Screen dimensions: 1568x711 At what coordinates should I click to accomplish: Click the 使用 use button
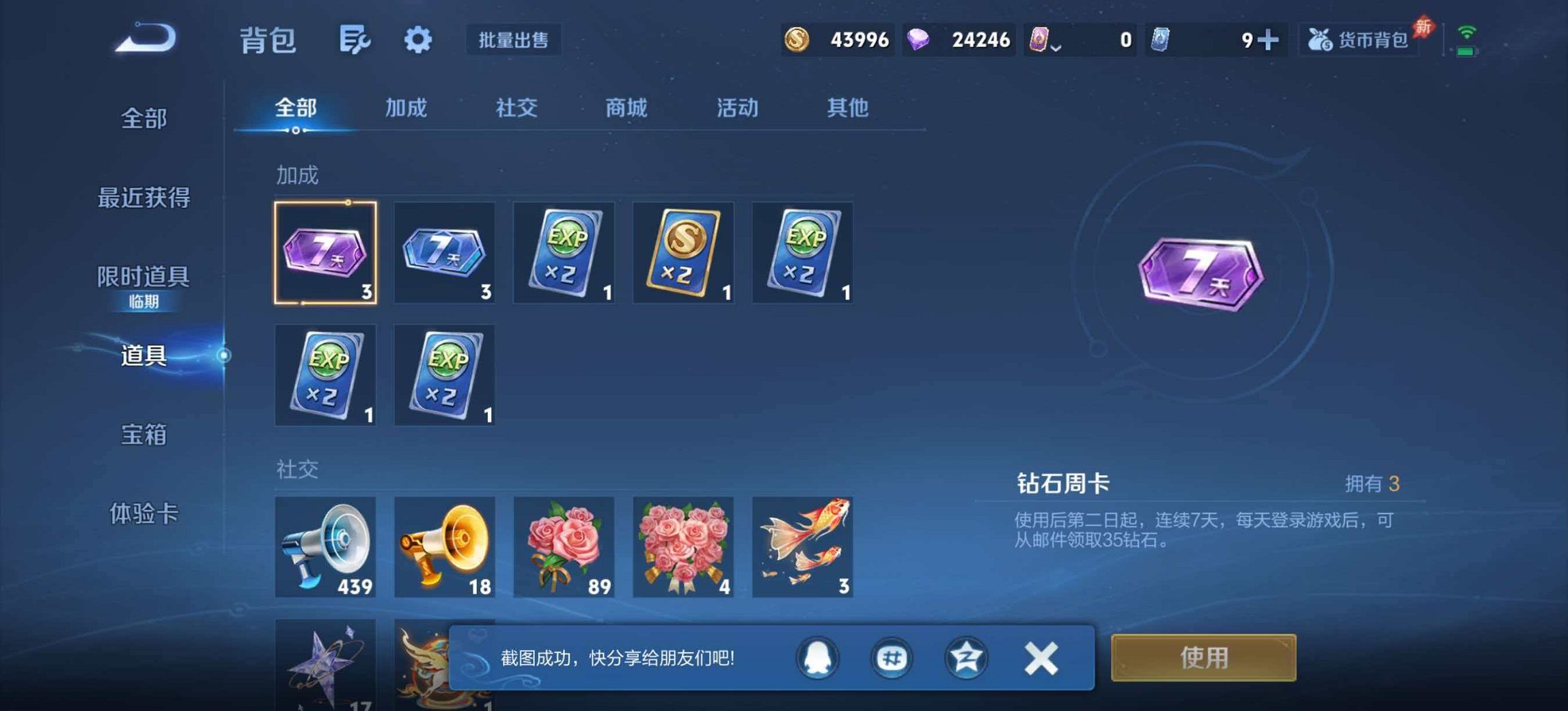pos(1202,658)
